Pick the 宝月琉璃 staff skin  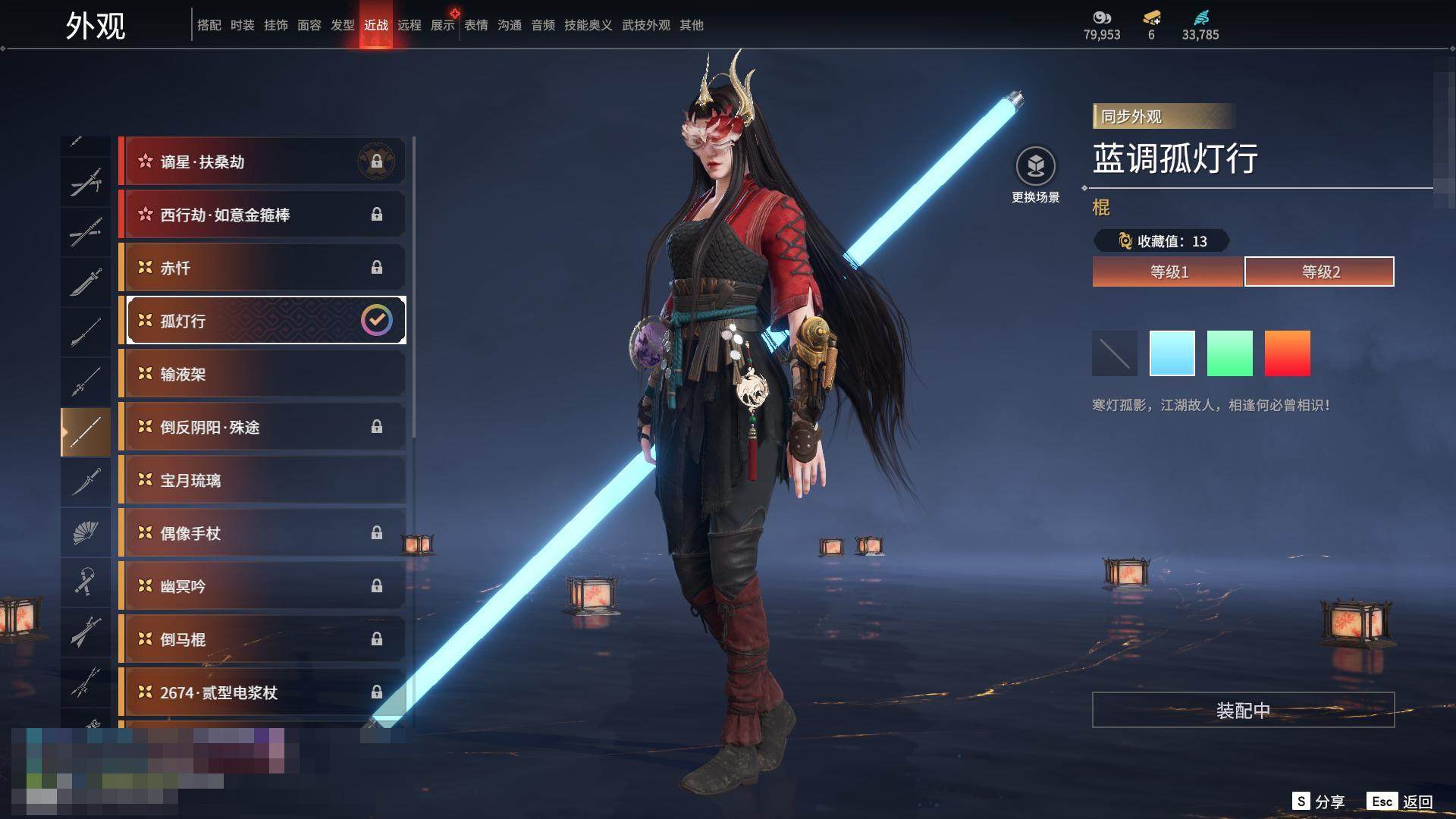pyautogui.click(x=264, y=480)
